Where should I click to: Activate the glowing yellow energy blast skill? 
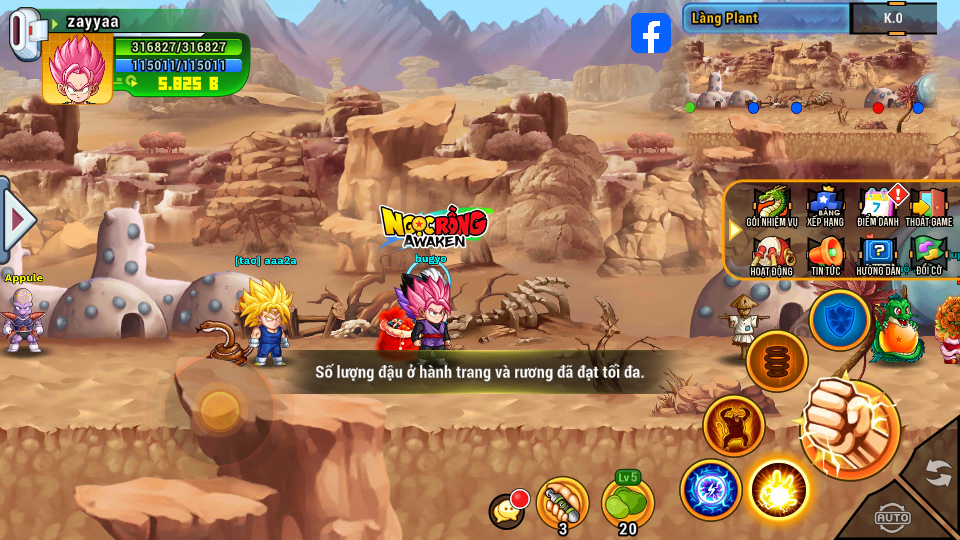point(779,490)
